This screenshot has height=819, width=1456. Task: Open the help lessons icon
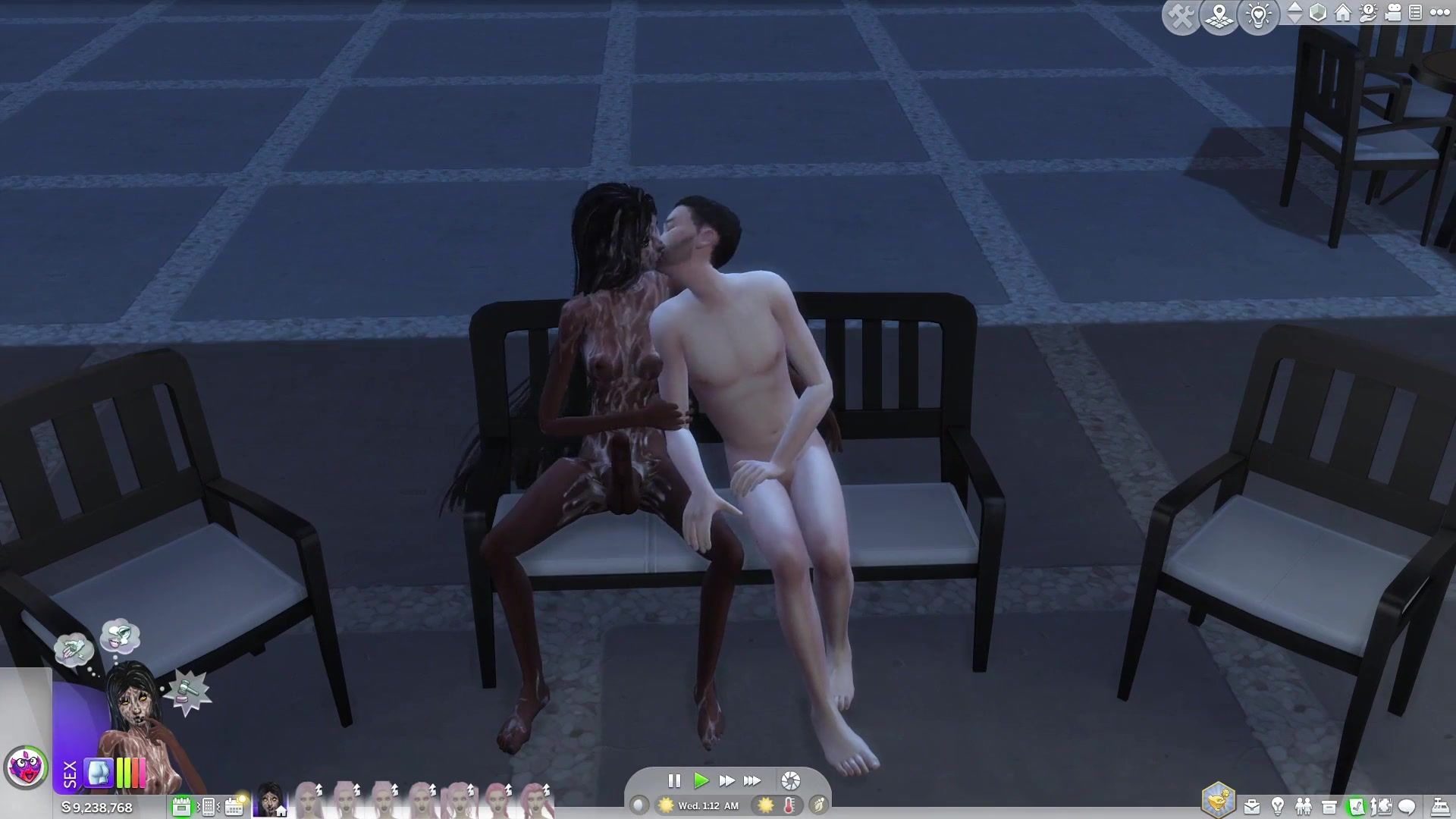pos(1368,13)
